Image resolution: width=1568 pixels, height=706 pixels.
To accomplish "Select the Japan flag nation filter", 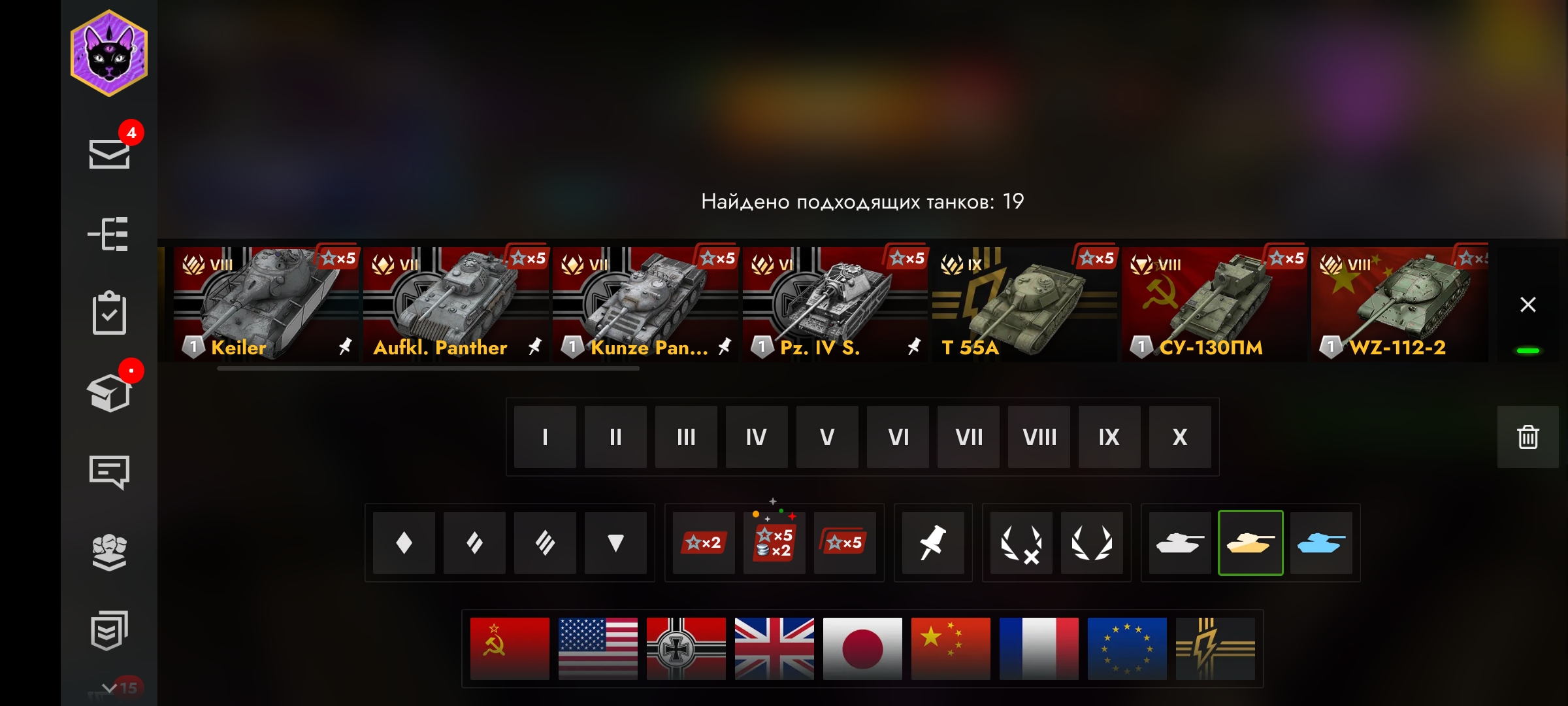I will pos(862,648).
